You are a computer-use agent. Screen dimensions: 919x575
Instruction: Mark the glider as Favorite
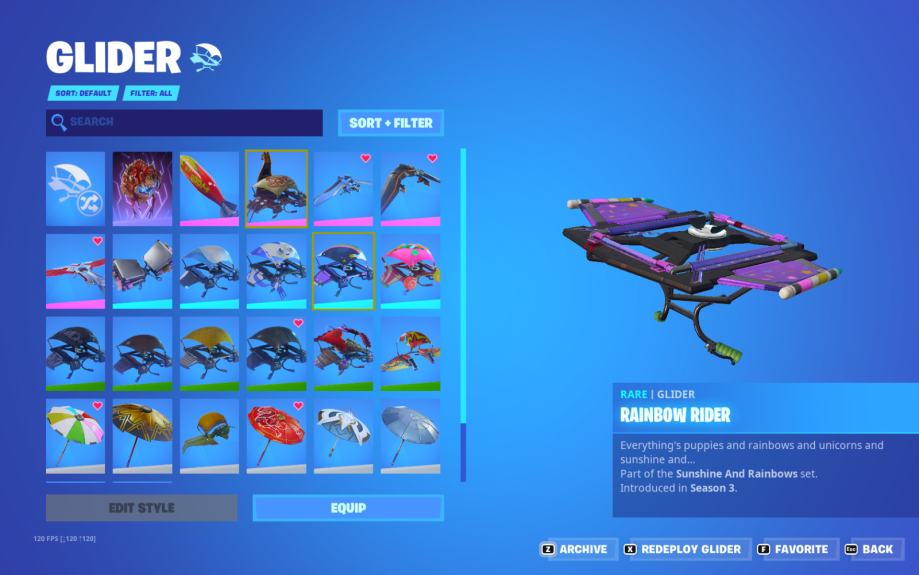[x=794, y=549]
